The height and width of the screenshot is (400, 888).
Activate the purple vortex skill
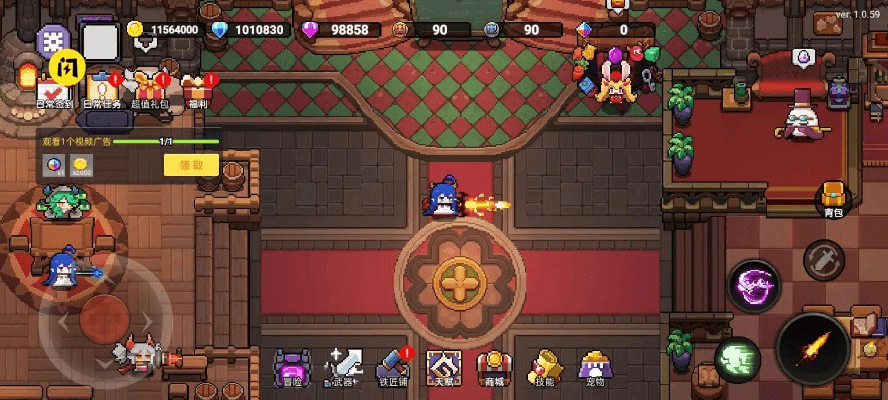[754, 287]
